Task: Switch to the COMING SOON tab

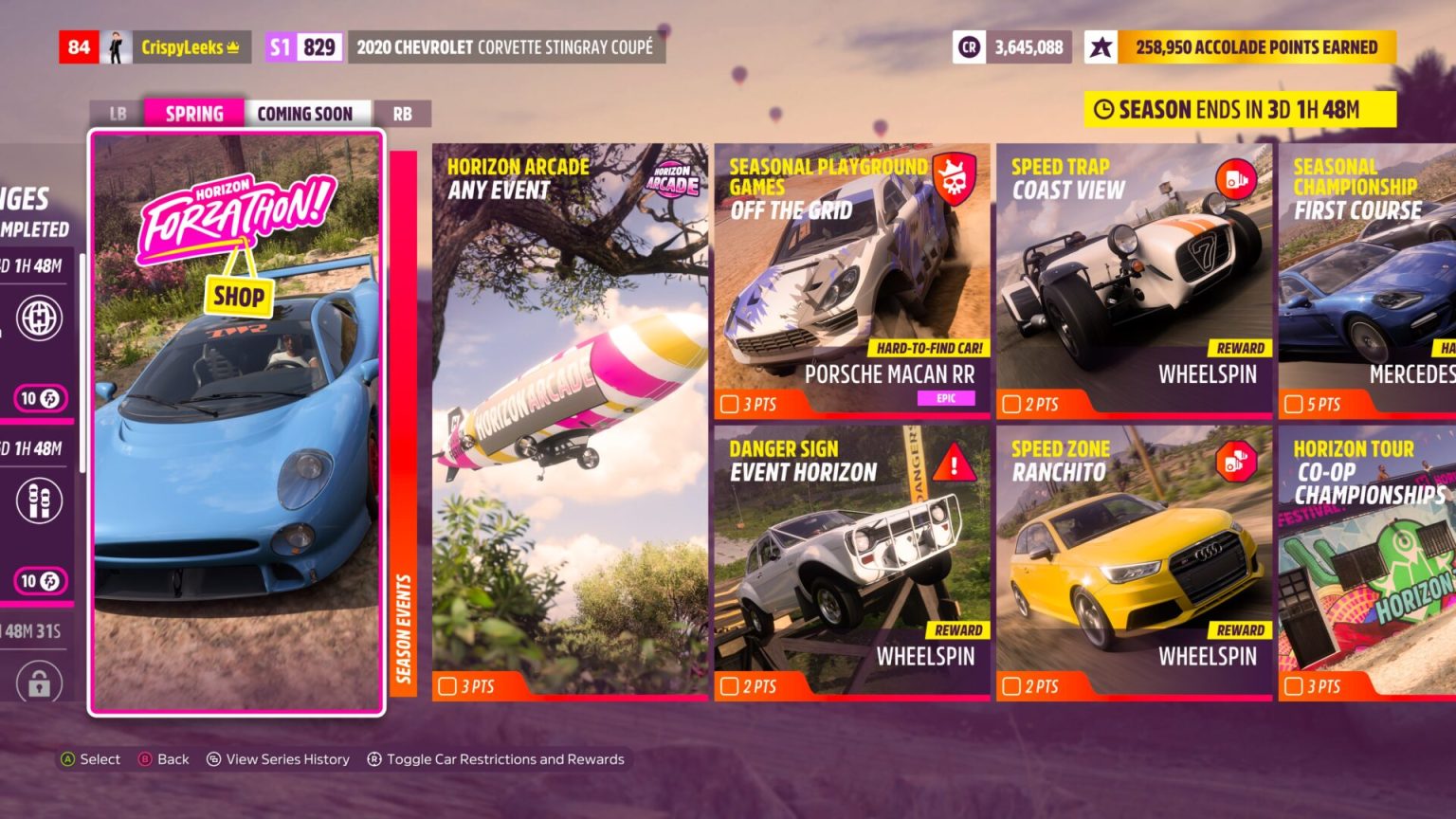Action: click(x=306, y=113)
